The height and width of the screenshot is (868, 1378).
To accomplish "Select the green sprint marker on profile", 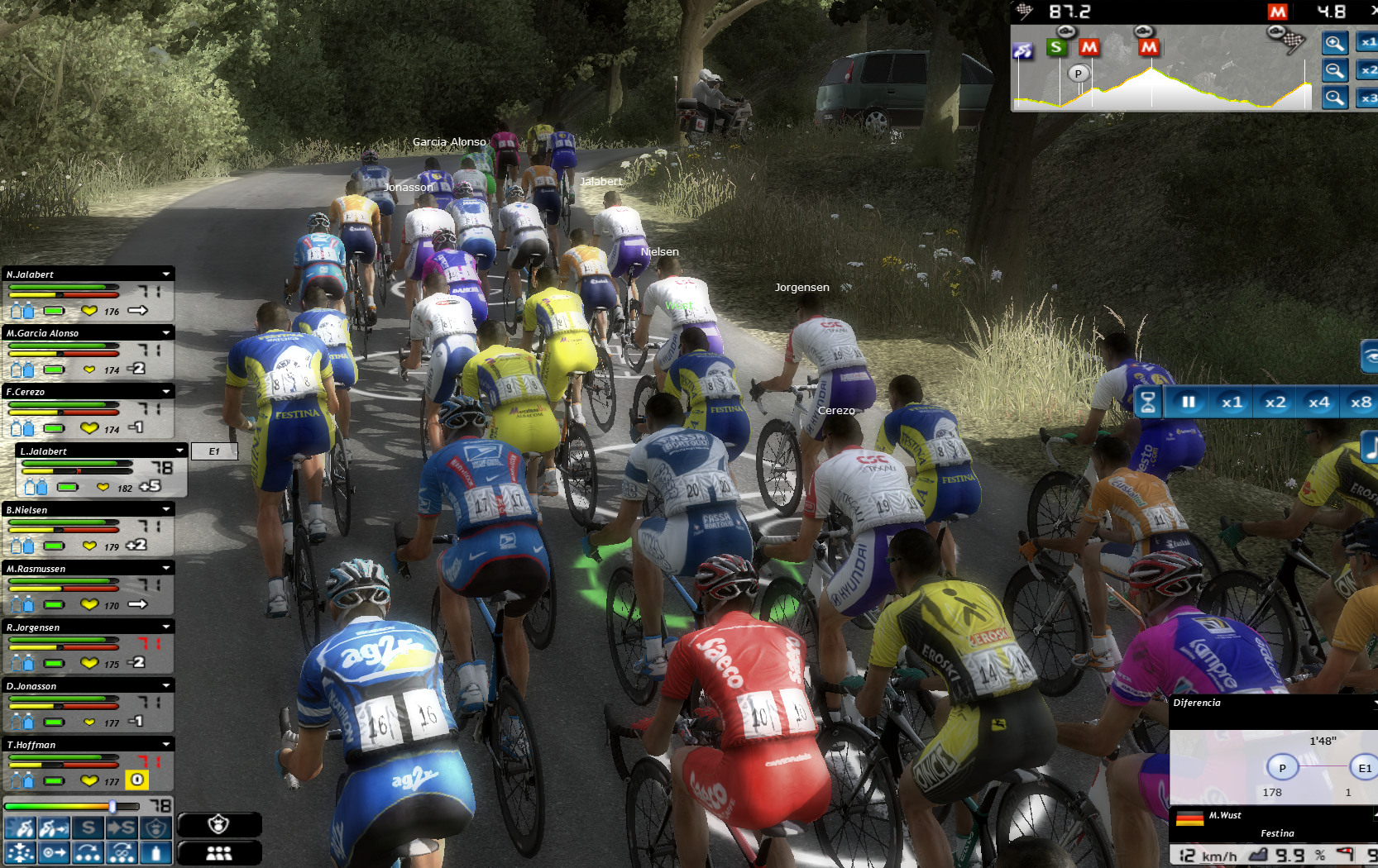I will click(x=1056, y=47).
